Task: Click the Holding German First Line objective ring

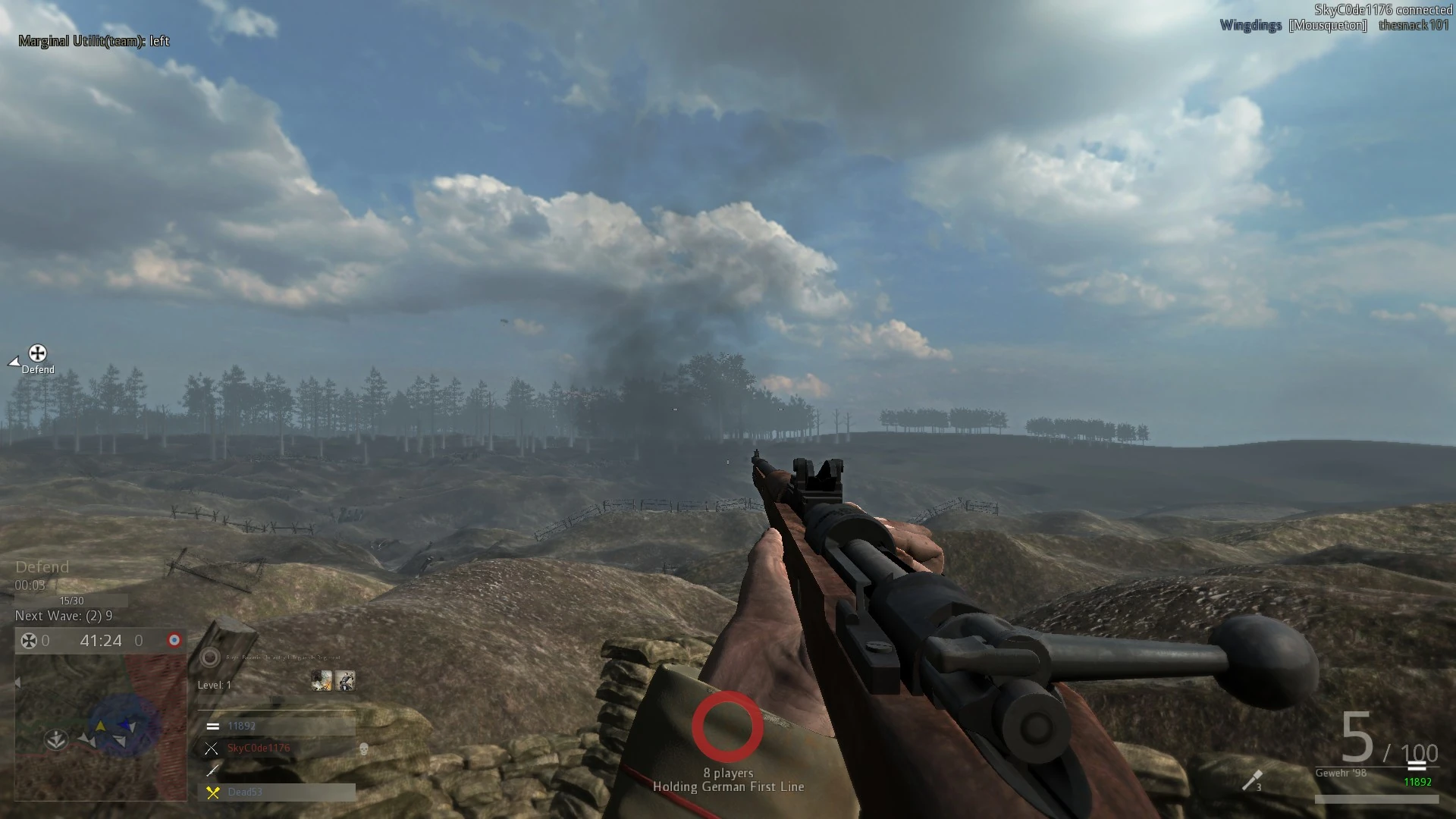Action: point(728,726)
